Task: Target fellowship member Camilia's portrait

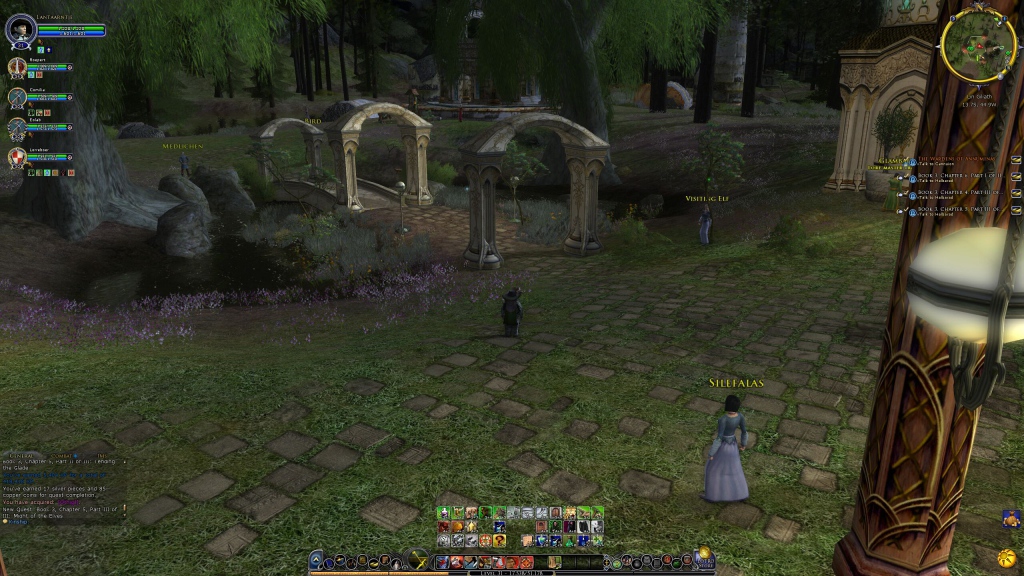Action: point(17,98)
